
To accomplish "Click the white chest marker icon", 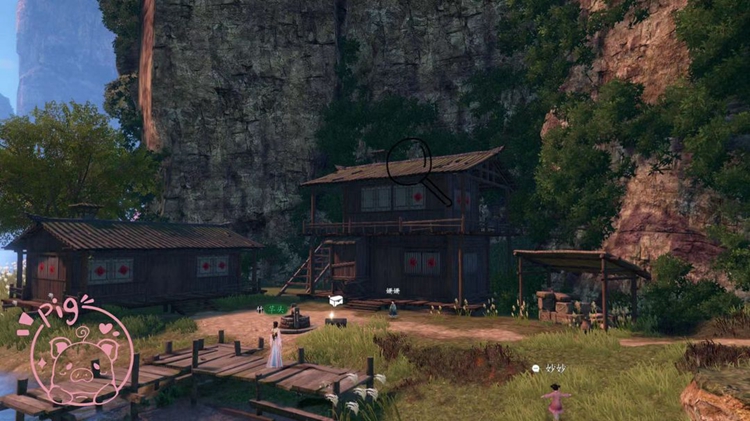I will pos(335,299).
